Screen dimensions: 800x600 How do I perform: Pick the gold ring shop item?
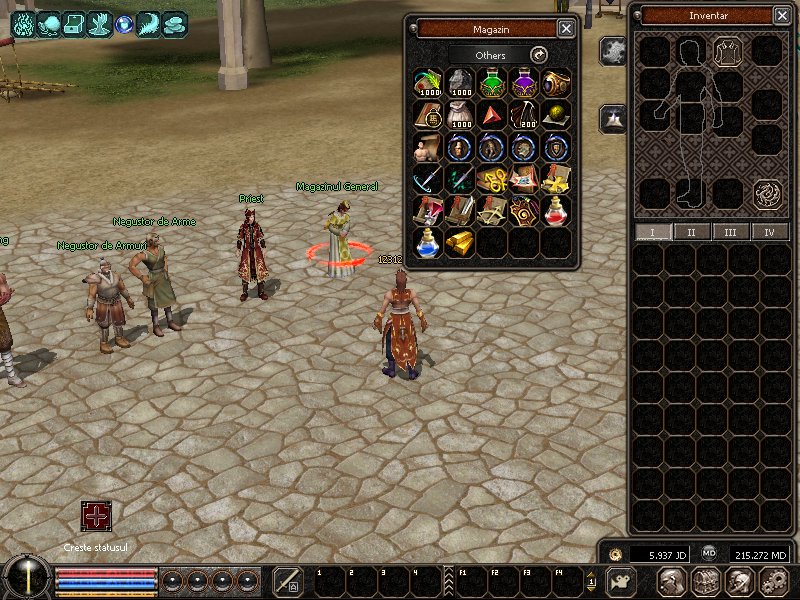pyautogui.click(x=556, y=83)
